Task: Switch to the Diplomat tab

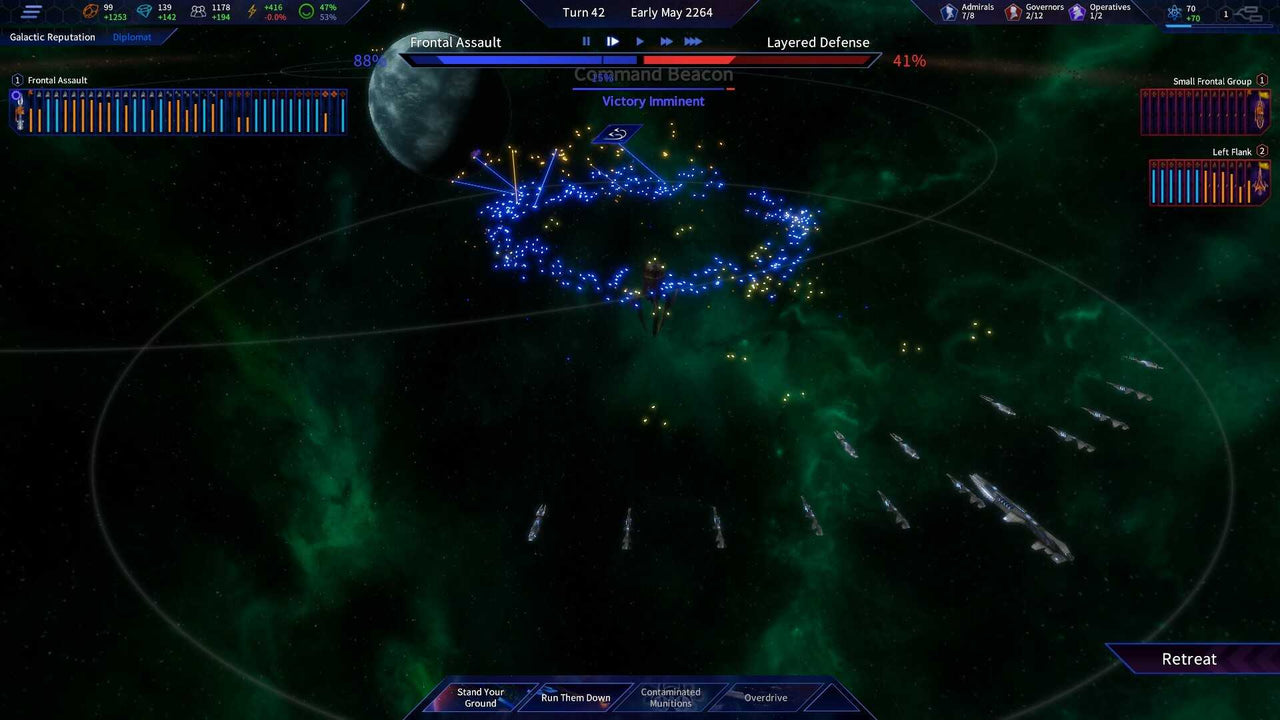Action: coord(131,37)
